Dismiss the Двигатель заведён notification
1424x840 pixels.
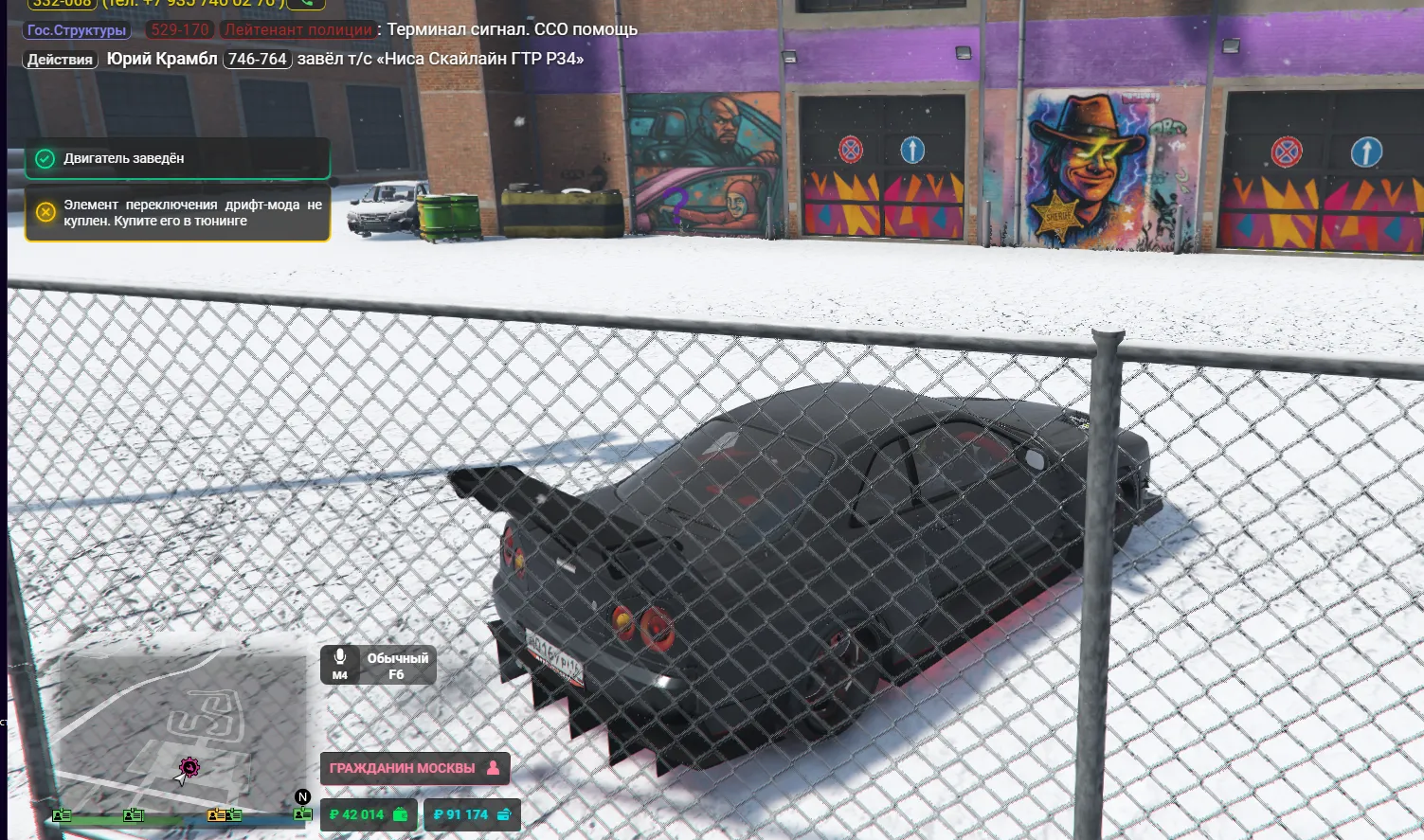177,158
